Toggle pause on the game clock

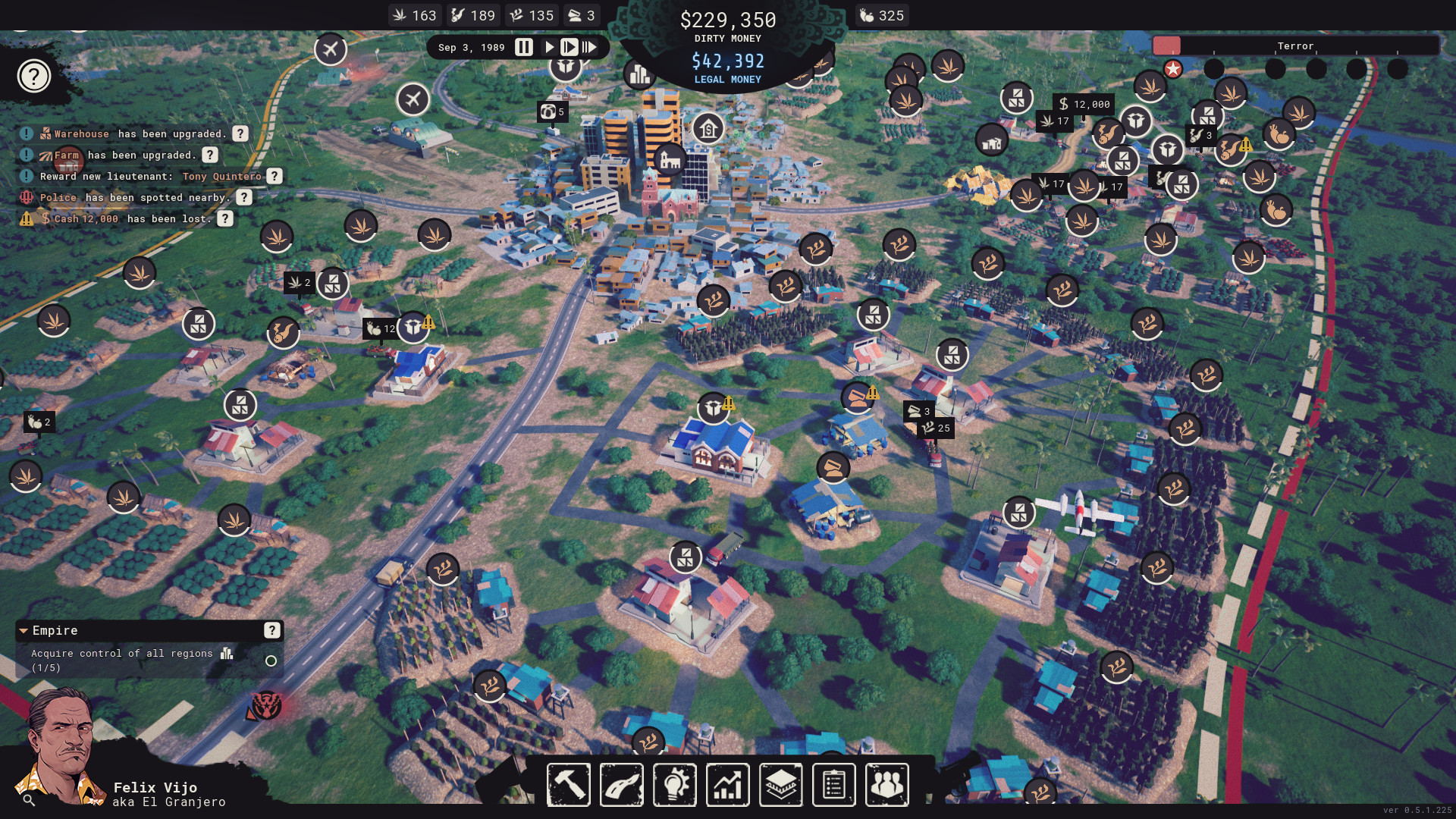[523, 47]
